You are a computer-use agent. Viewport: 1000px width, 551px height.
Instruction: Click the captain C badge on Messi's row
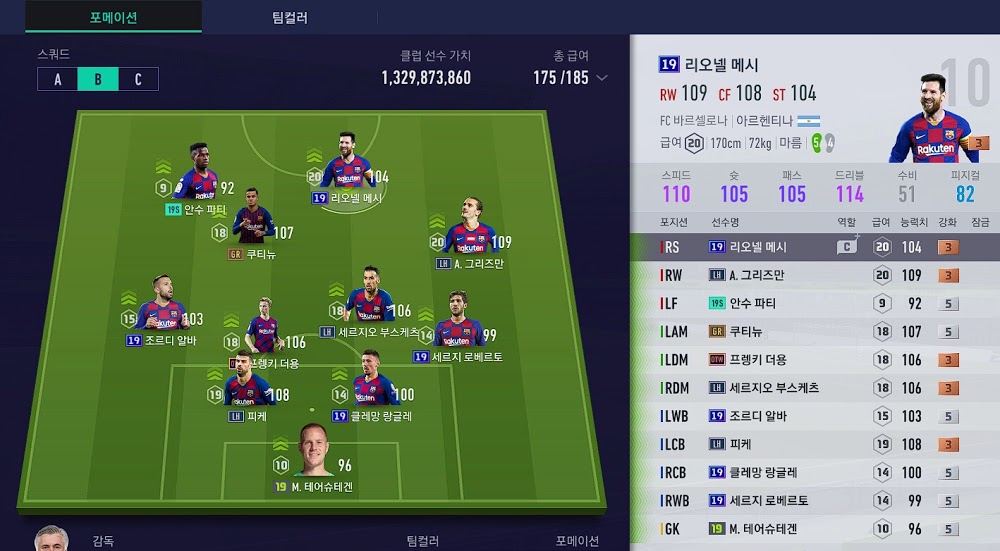(847, 247)
